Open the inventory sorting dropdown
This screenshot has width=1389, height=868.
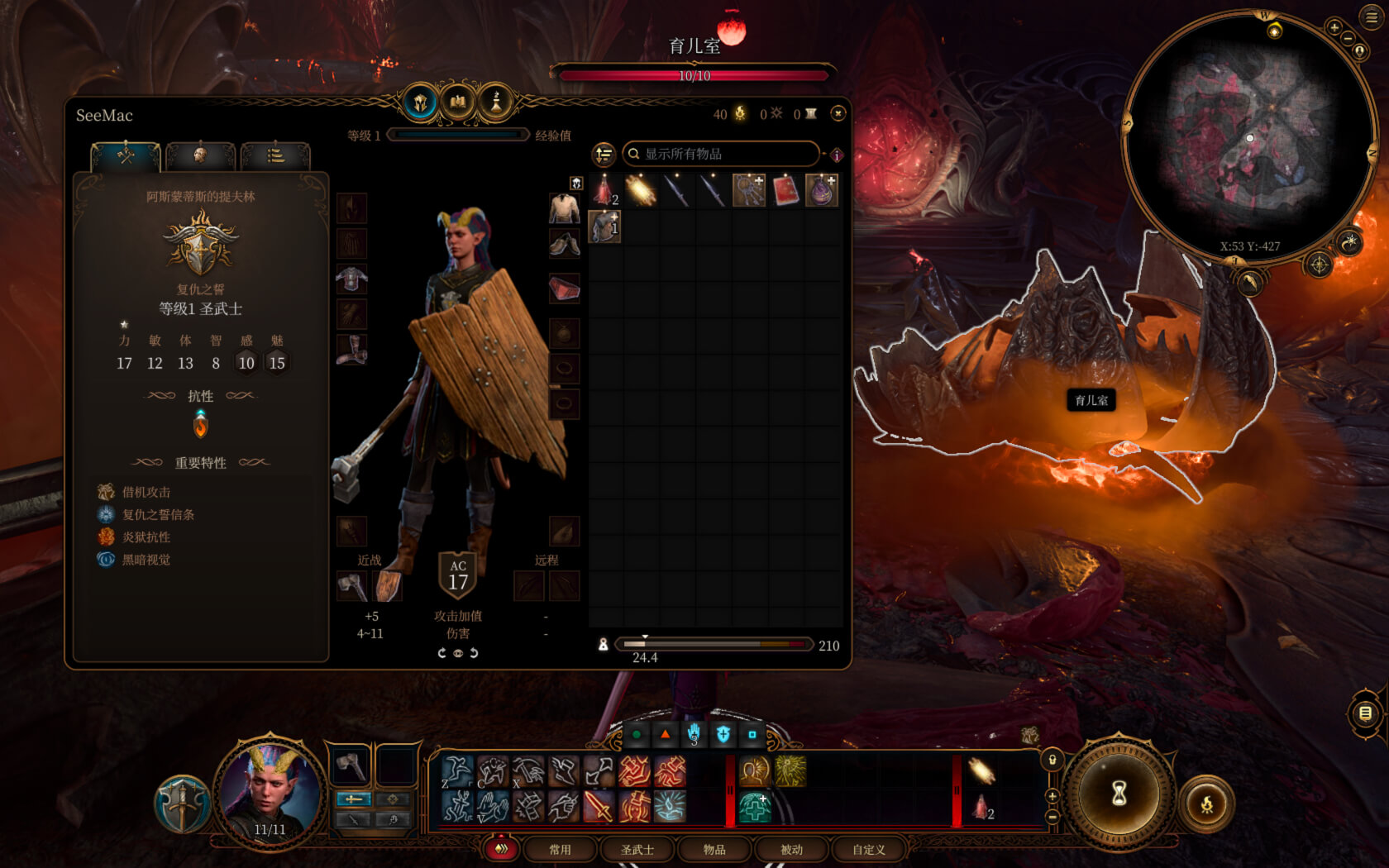pyautogui.click(x=603, y=154)
